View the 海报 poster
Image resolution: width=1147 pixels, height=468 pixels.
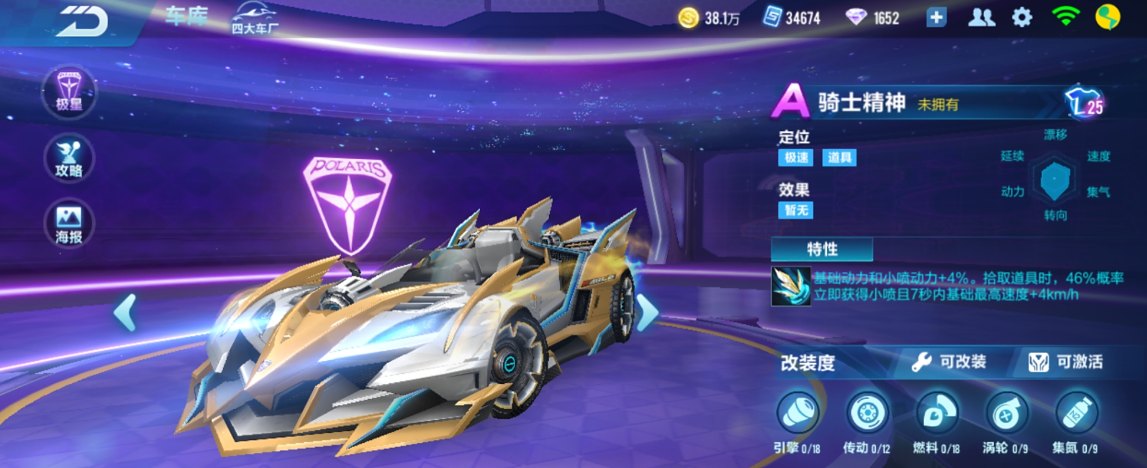[x=70, y=223]
